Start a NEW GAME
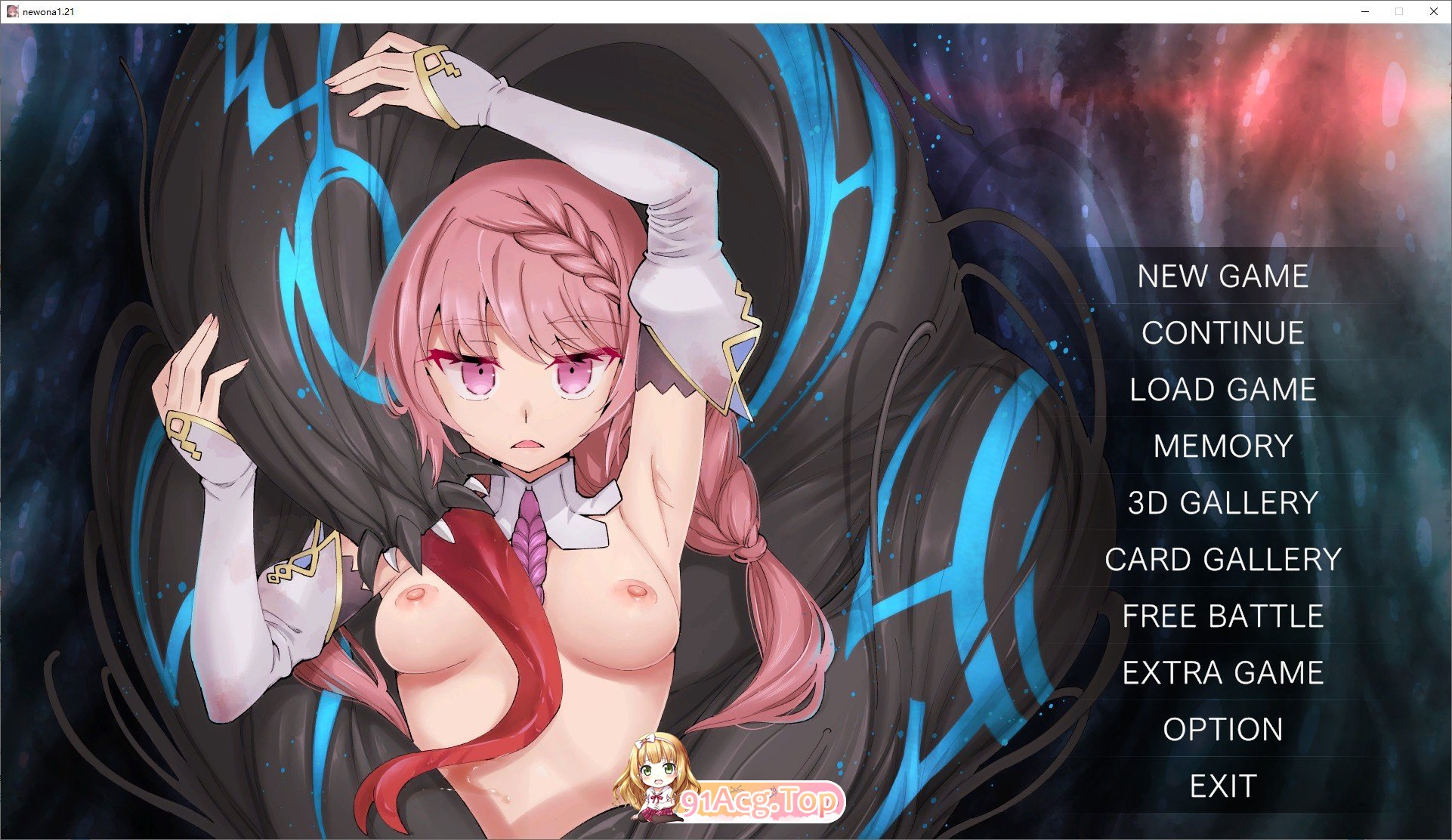 [1222, 276]
